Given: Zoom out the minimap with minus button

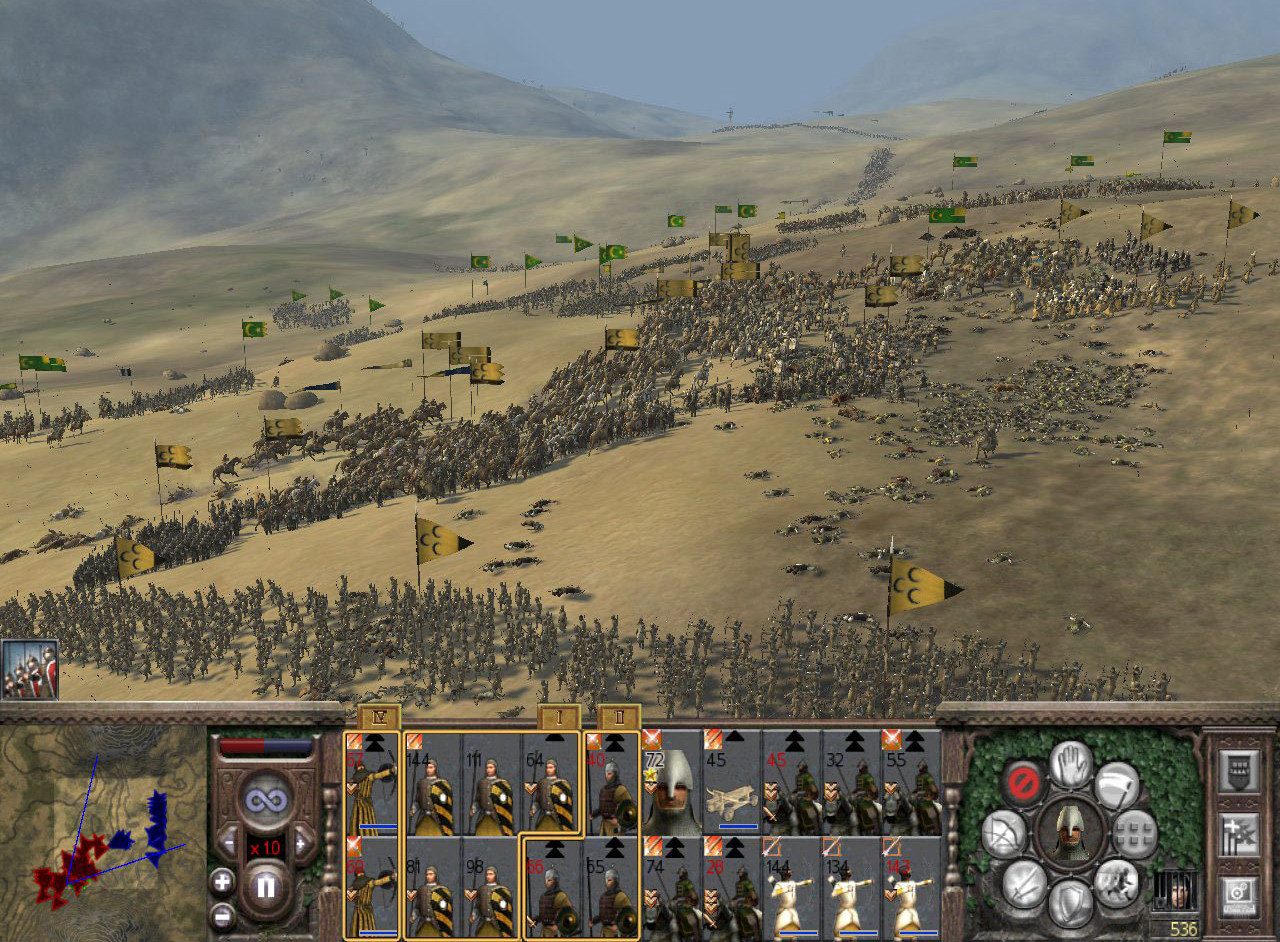Looking at the screenshot, I should tap(222, 915).
